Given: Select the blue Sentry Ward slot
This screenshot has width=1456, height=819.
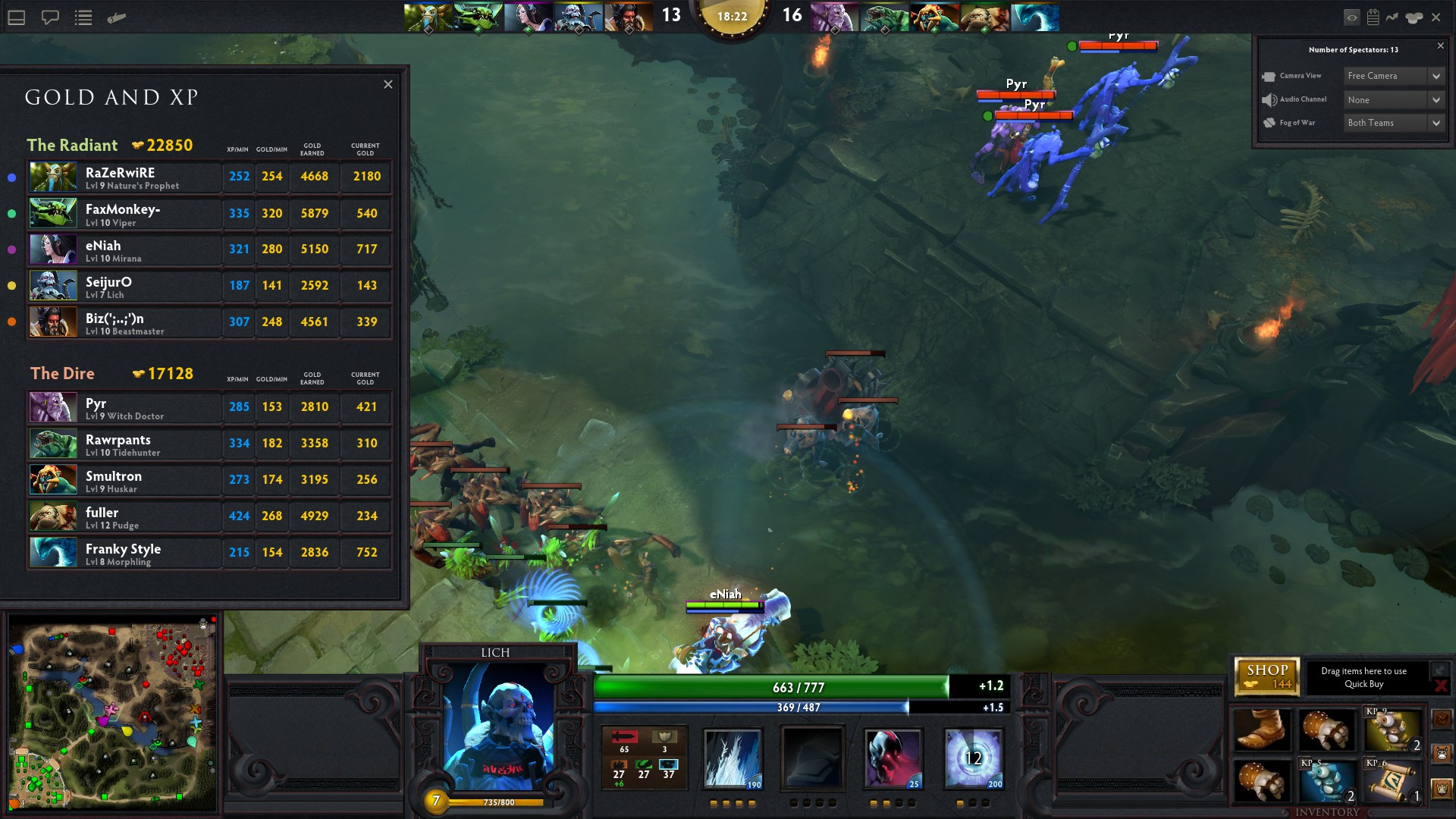Looking at the screenshot, I should (1327, 781).
